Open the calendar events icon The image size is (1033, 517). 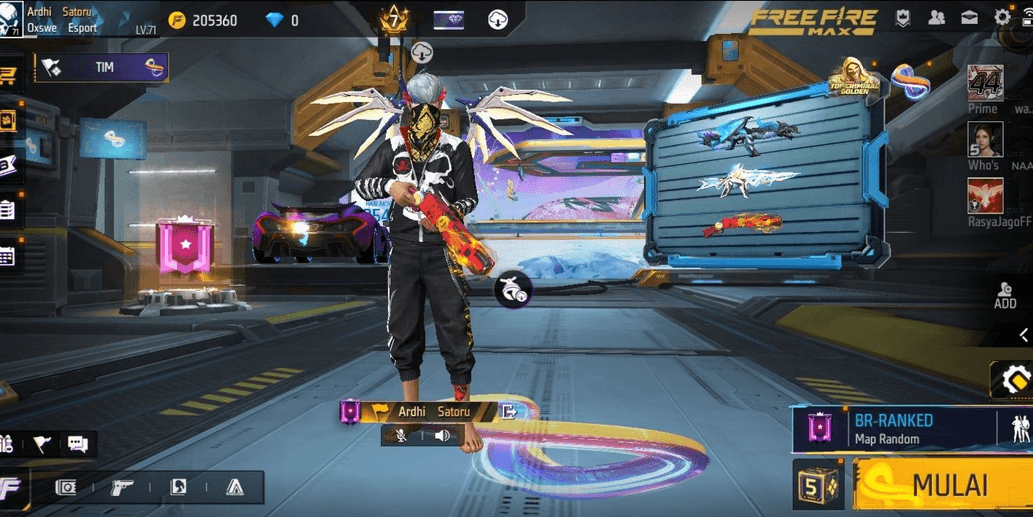(x=7, y=256)
